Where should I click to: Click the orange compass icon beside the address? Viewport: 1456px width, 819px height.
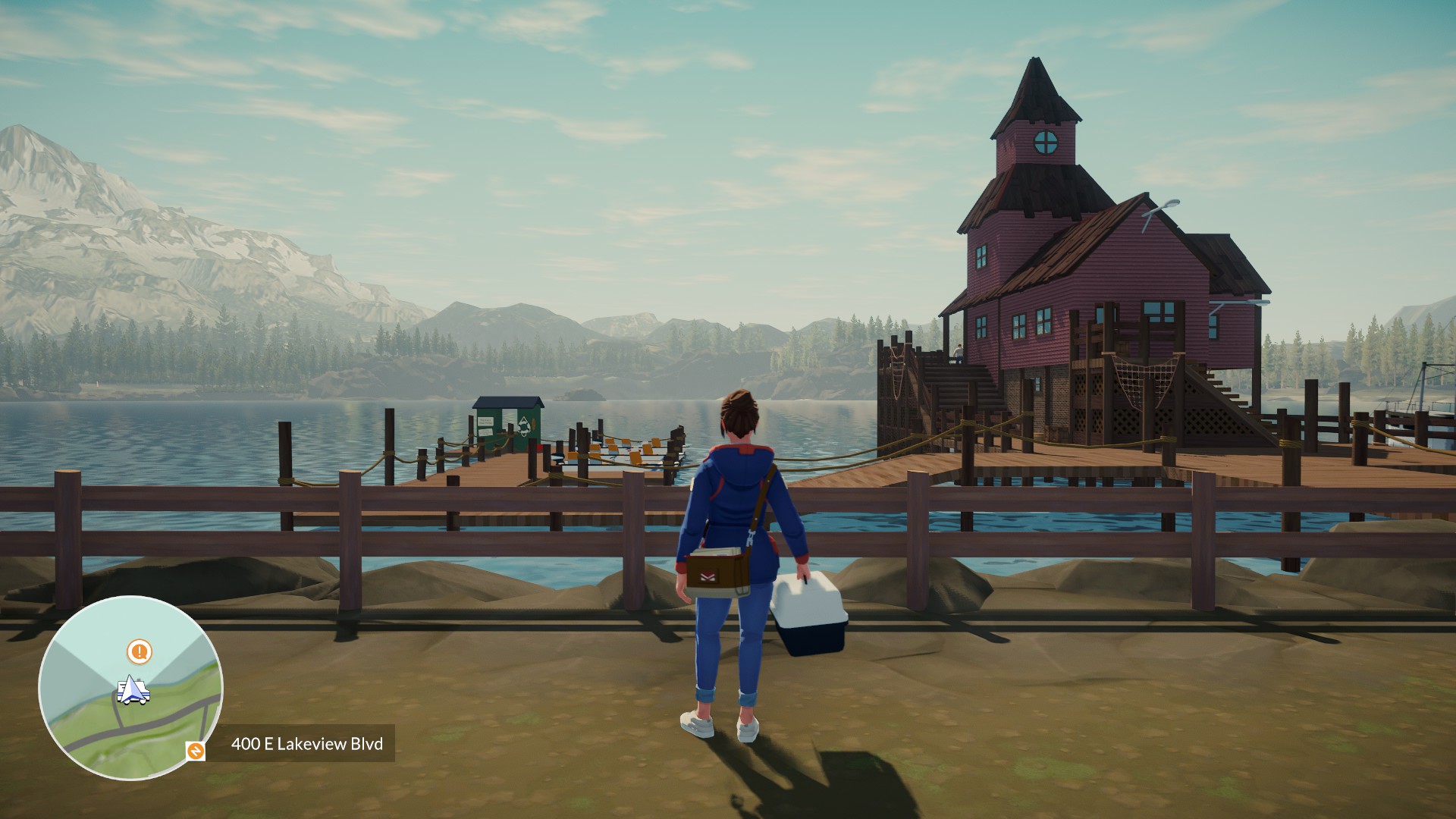(x=196, y=751)
